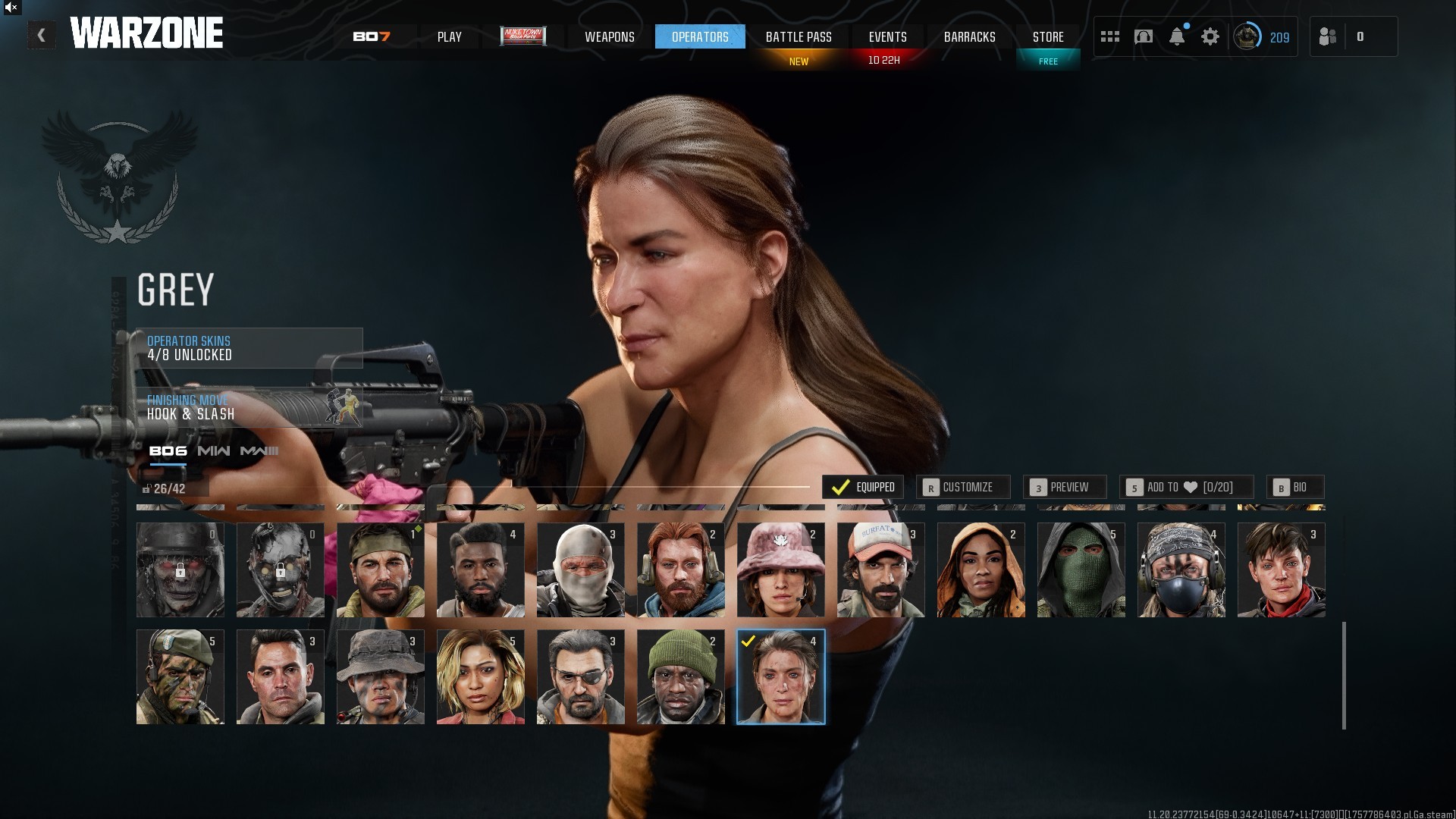Pick the eyepatch operator portrait
Viewport: 1456px width, 819px height.
[580, 676]
